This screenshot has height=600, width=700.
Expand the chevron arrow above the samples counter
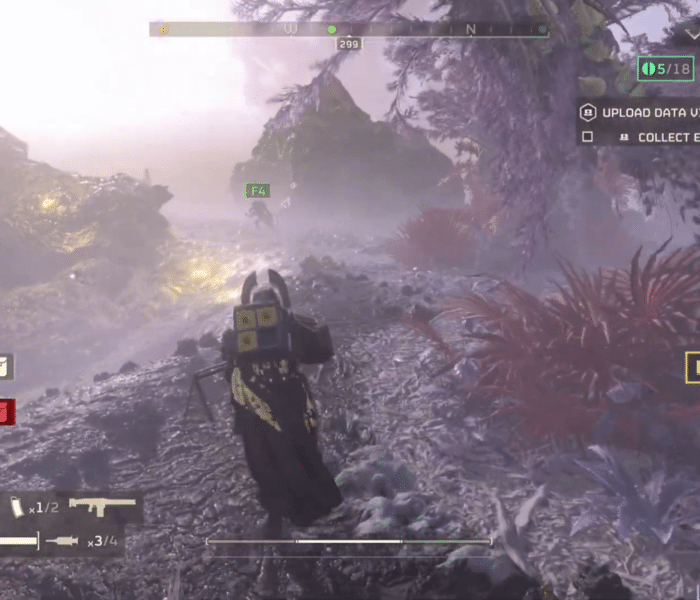pyautogui.click(x=692, y=33)
